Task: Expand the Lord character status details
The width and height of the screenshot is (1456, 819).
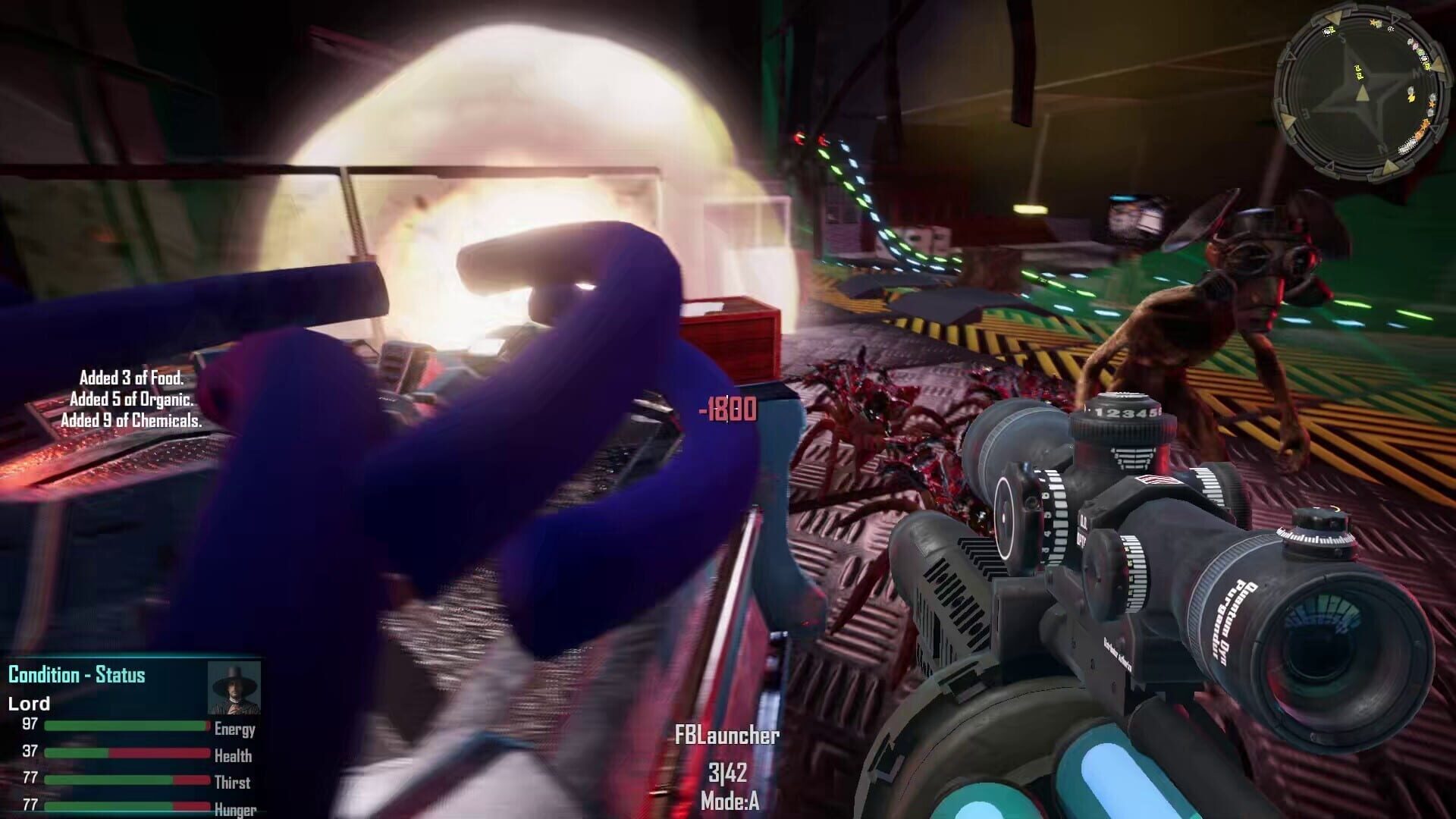Action: pyautogui.click(x=29, y=703)
